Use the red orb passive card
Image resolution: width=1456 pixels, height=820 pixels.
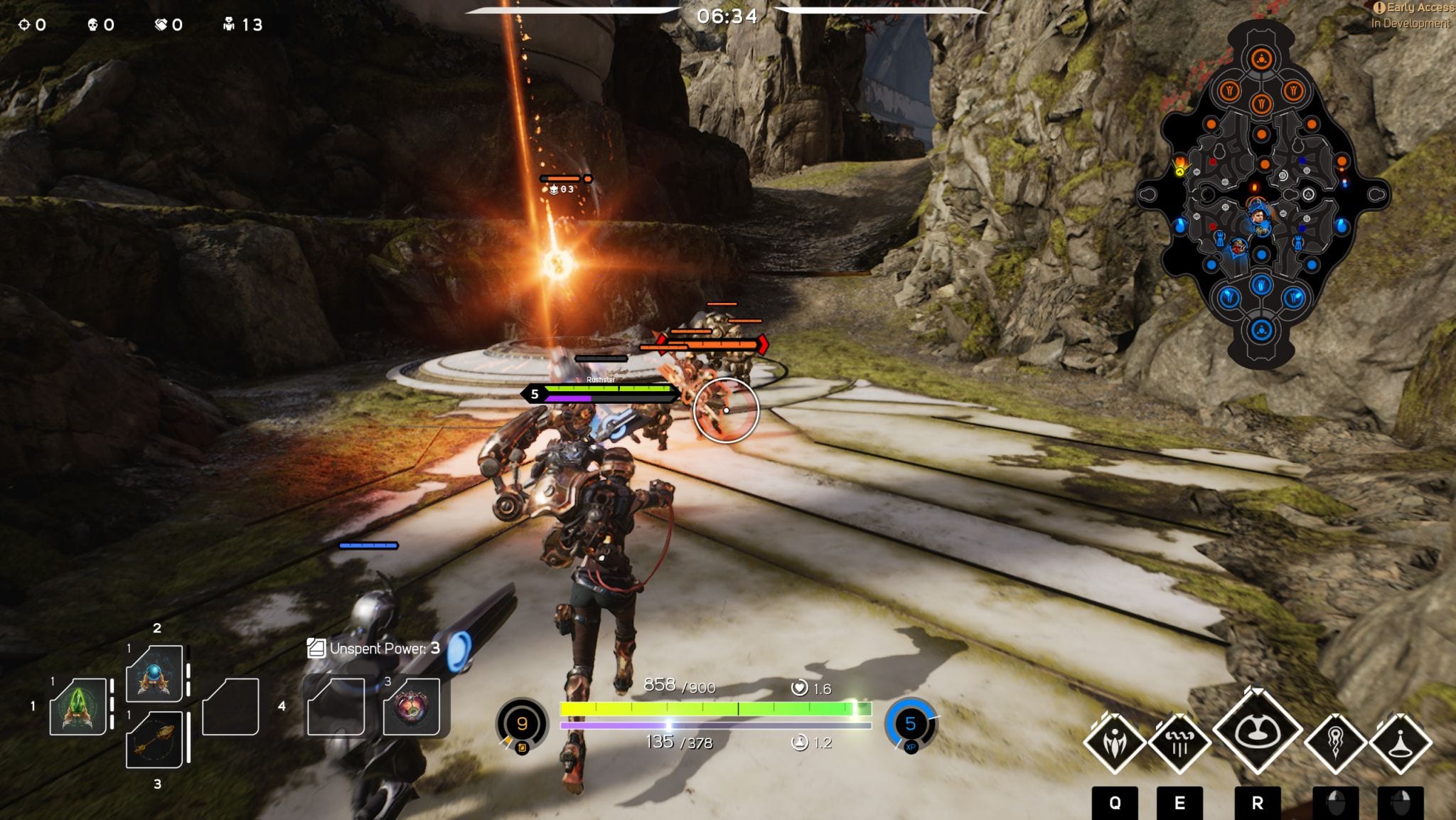coord(412,707)
